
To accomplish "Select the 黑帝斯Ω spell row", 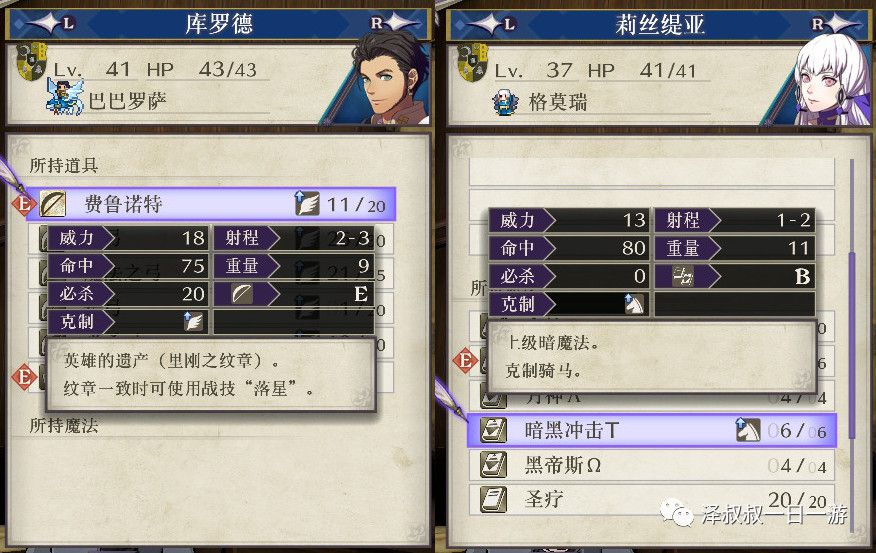I will click(x=650, y=465).
